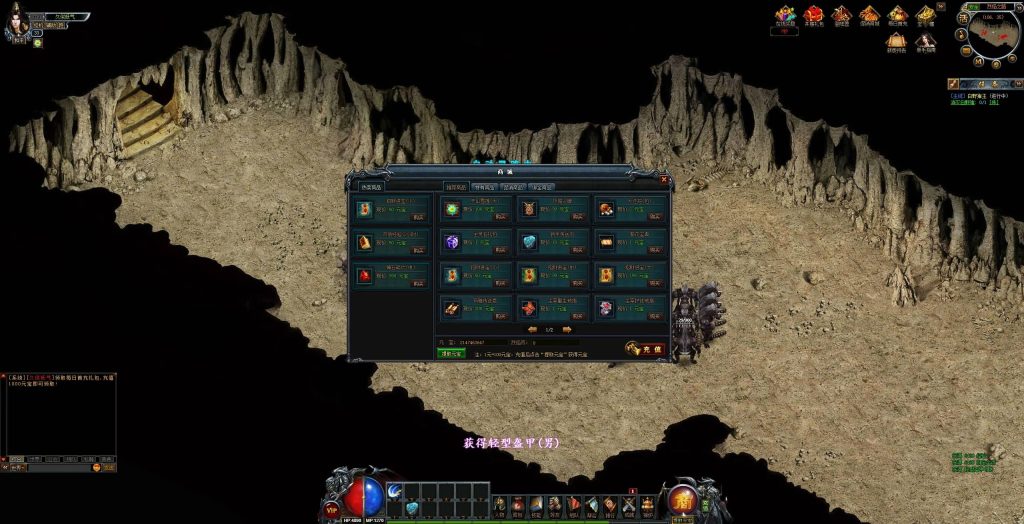Click the green button below the shop list
This screenshot has width=1024, height=524.
pos(451,353)
